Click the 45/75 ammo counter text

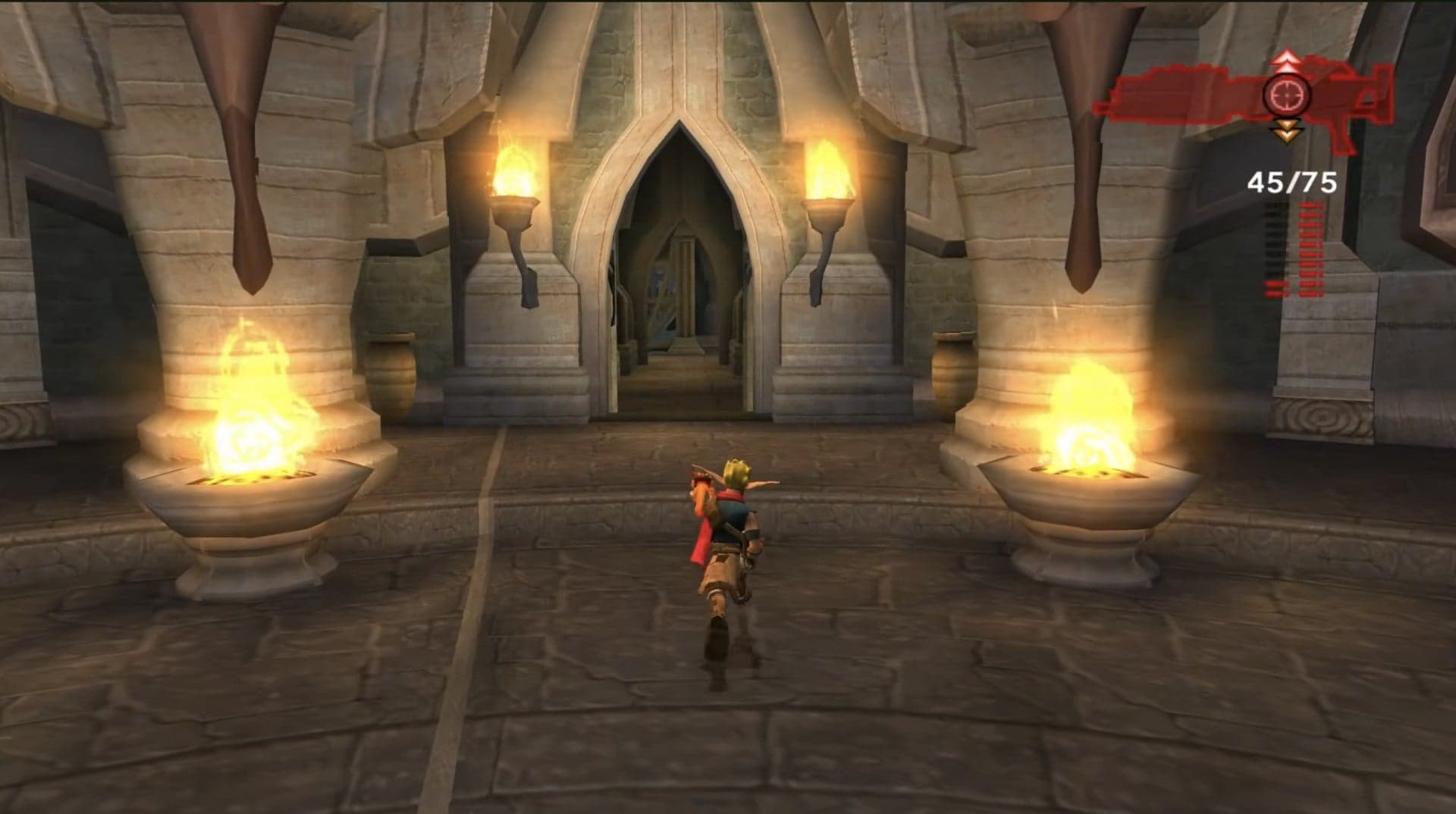pyautogui.click(x=1291, y=183)
